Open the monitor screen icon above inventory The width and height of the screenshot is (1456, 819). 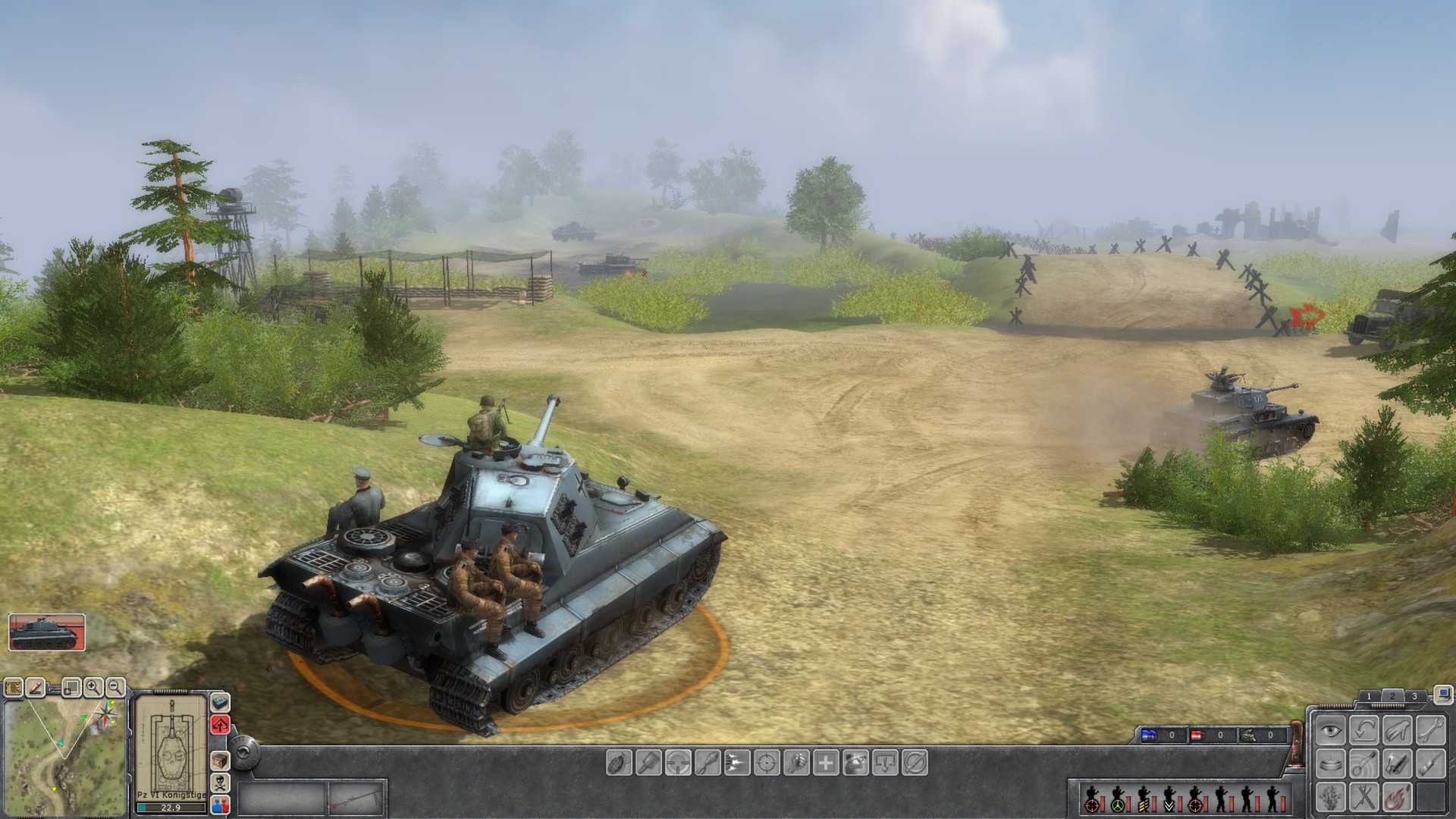(x=1443, y=695)
